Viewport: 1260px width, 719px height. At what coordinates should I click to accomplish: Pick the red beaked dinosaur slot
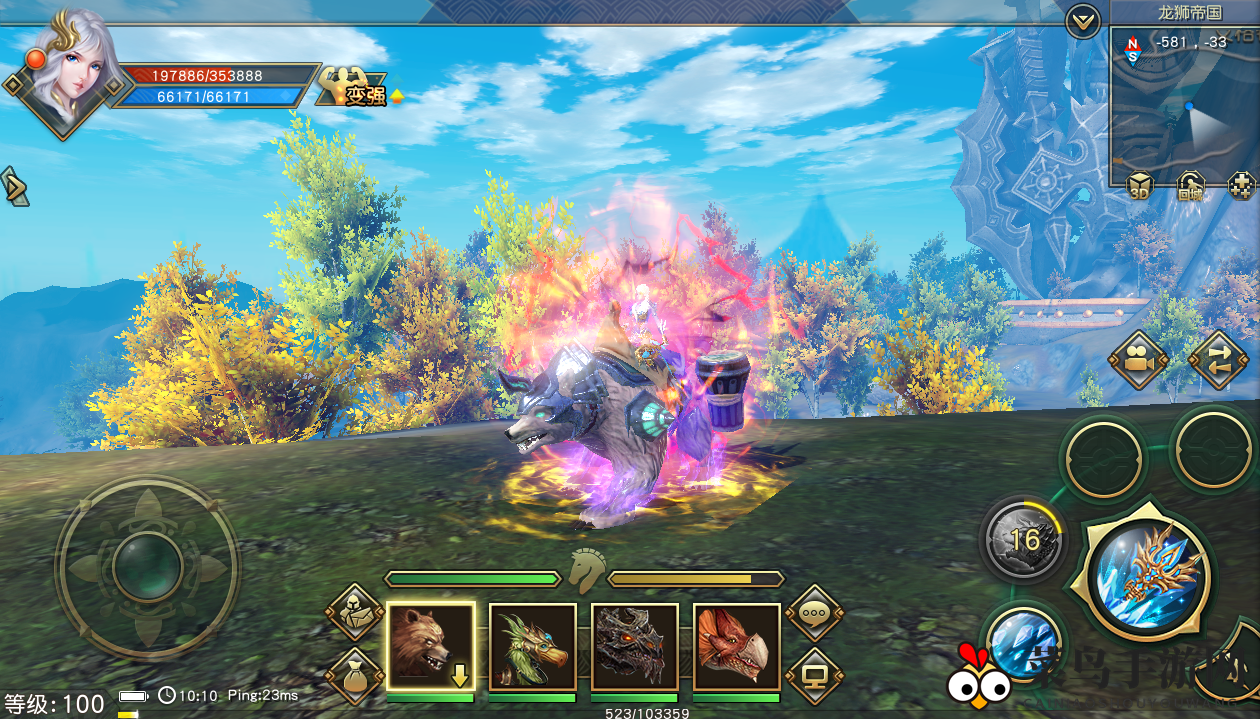pos(737,646)
